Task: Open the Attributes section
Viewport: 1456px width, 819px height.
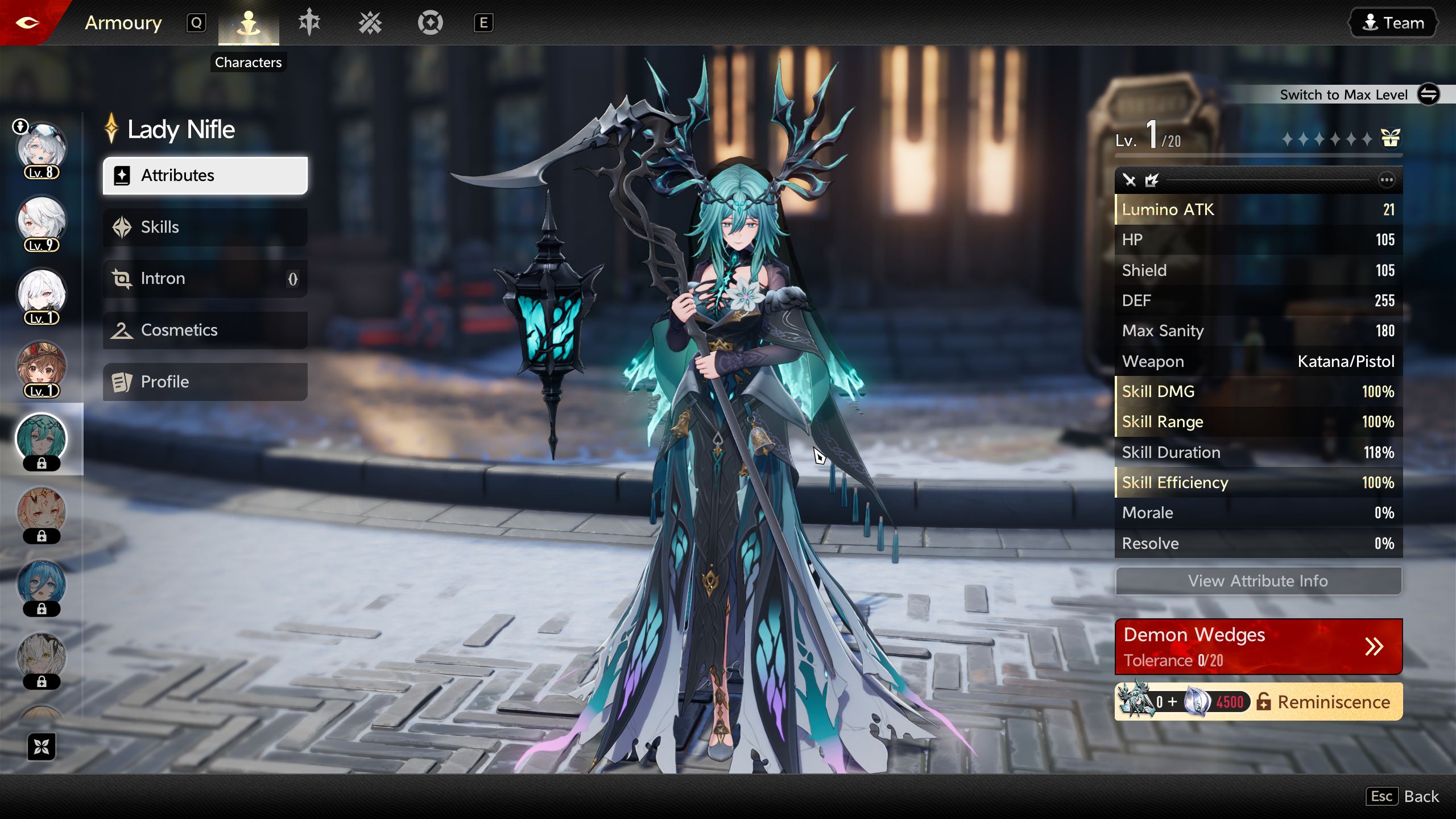Action: (x=205, y=176)
